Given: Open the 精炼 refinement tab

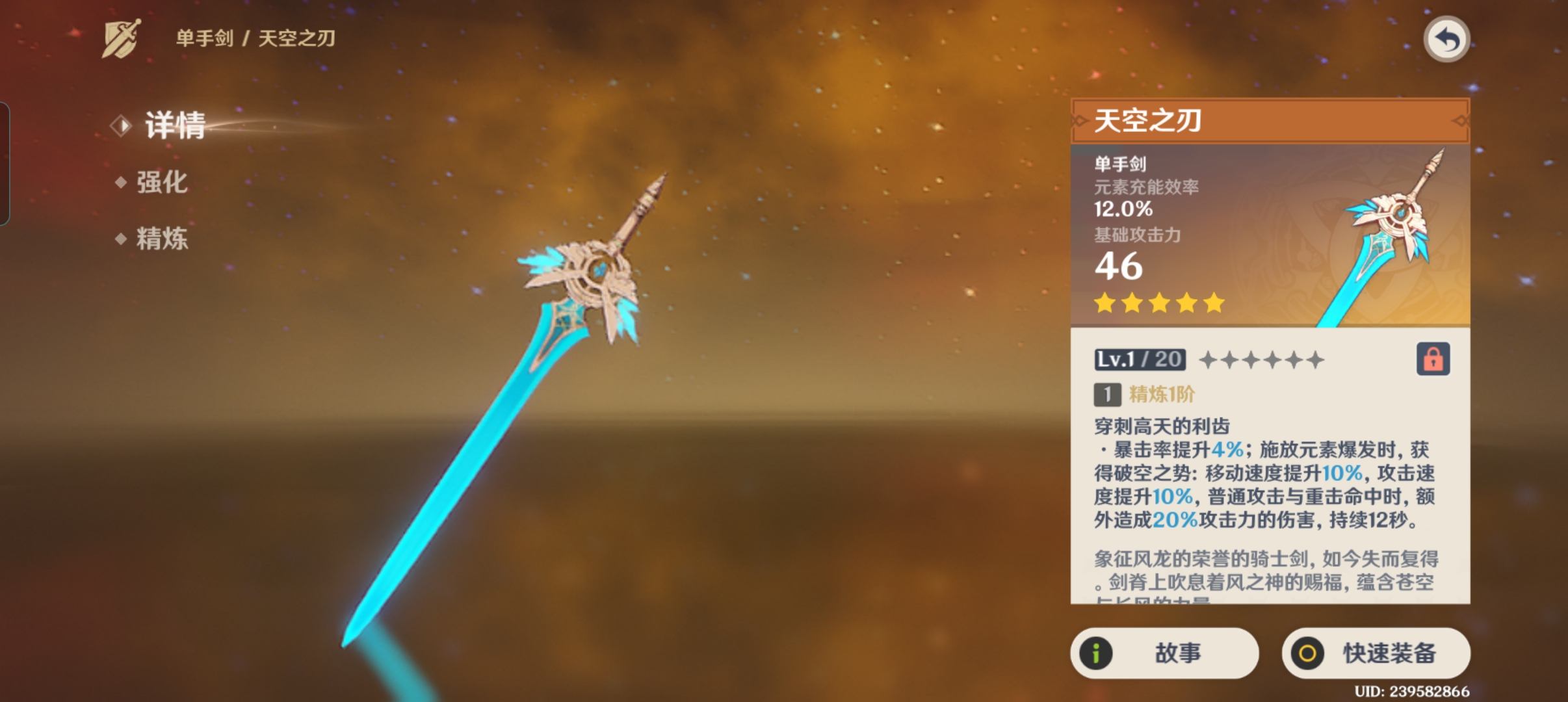Looking at the screenshot, I should (161, 239).
